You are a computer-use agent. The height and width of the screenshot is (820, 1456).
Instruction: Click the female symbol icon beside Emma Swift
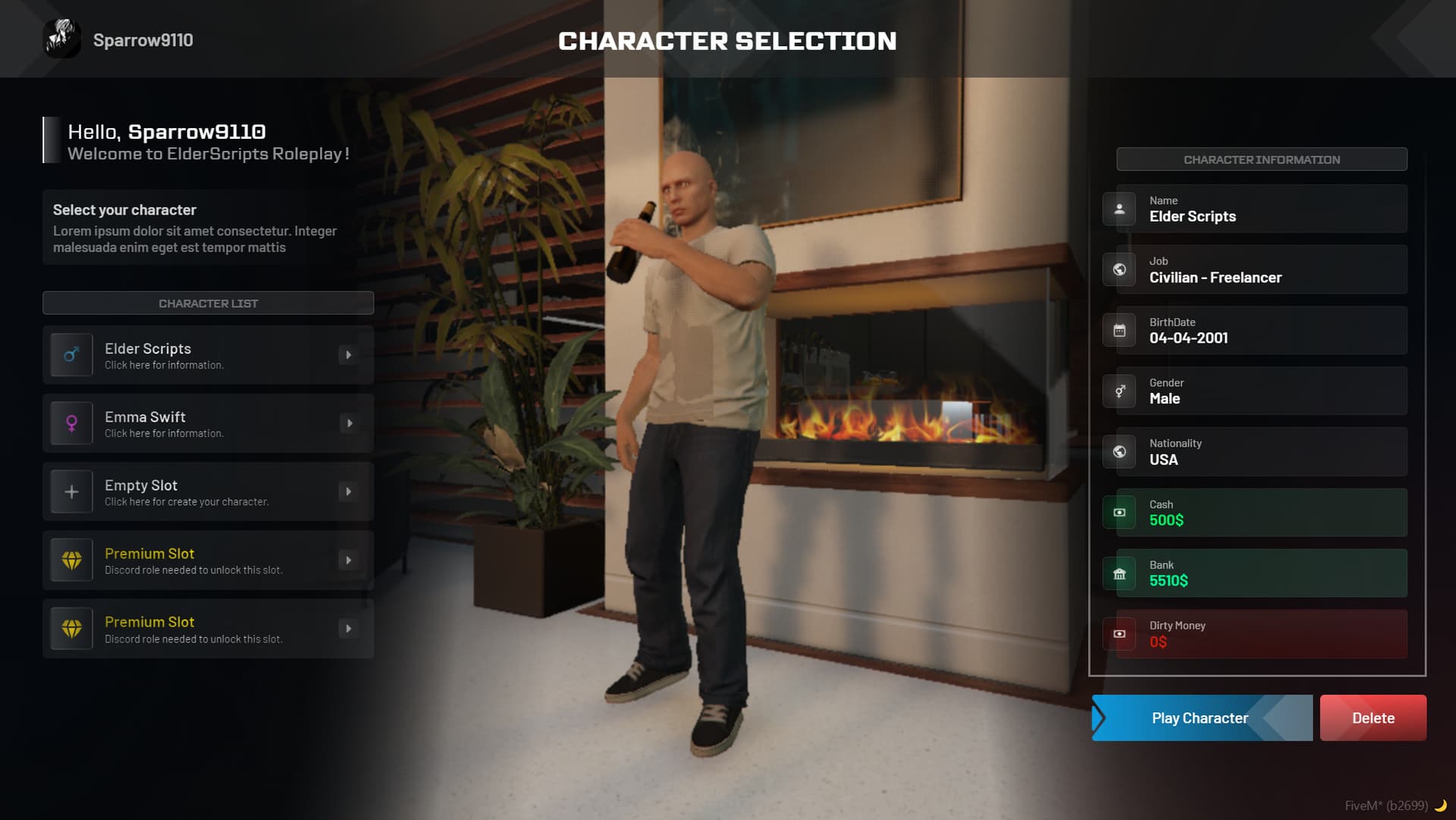coord(71,423)
